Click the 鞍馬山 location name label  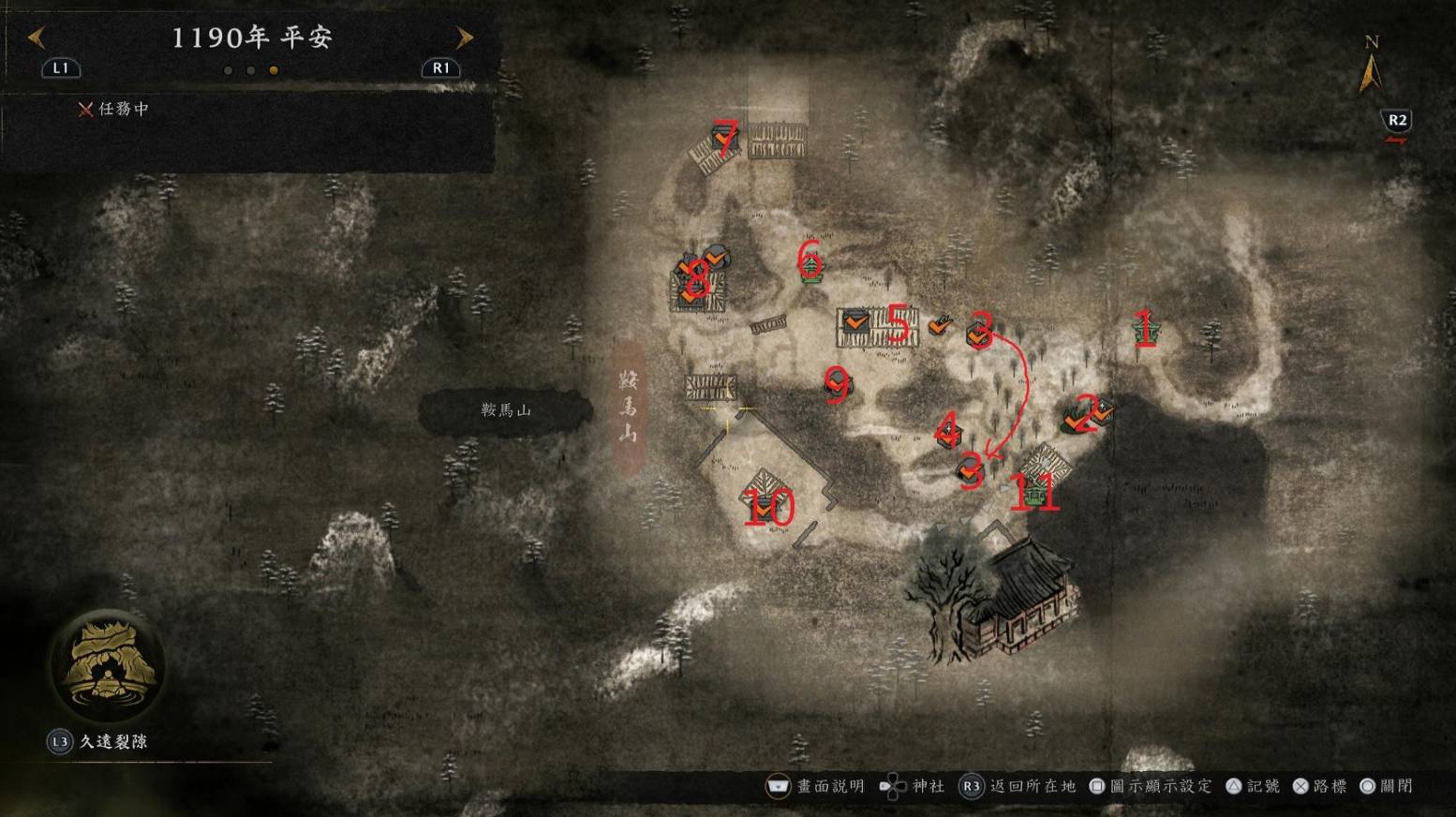click(x=506, y=410)
